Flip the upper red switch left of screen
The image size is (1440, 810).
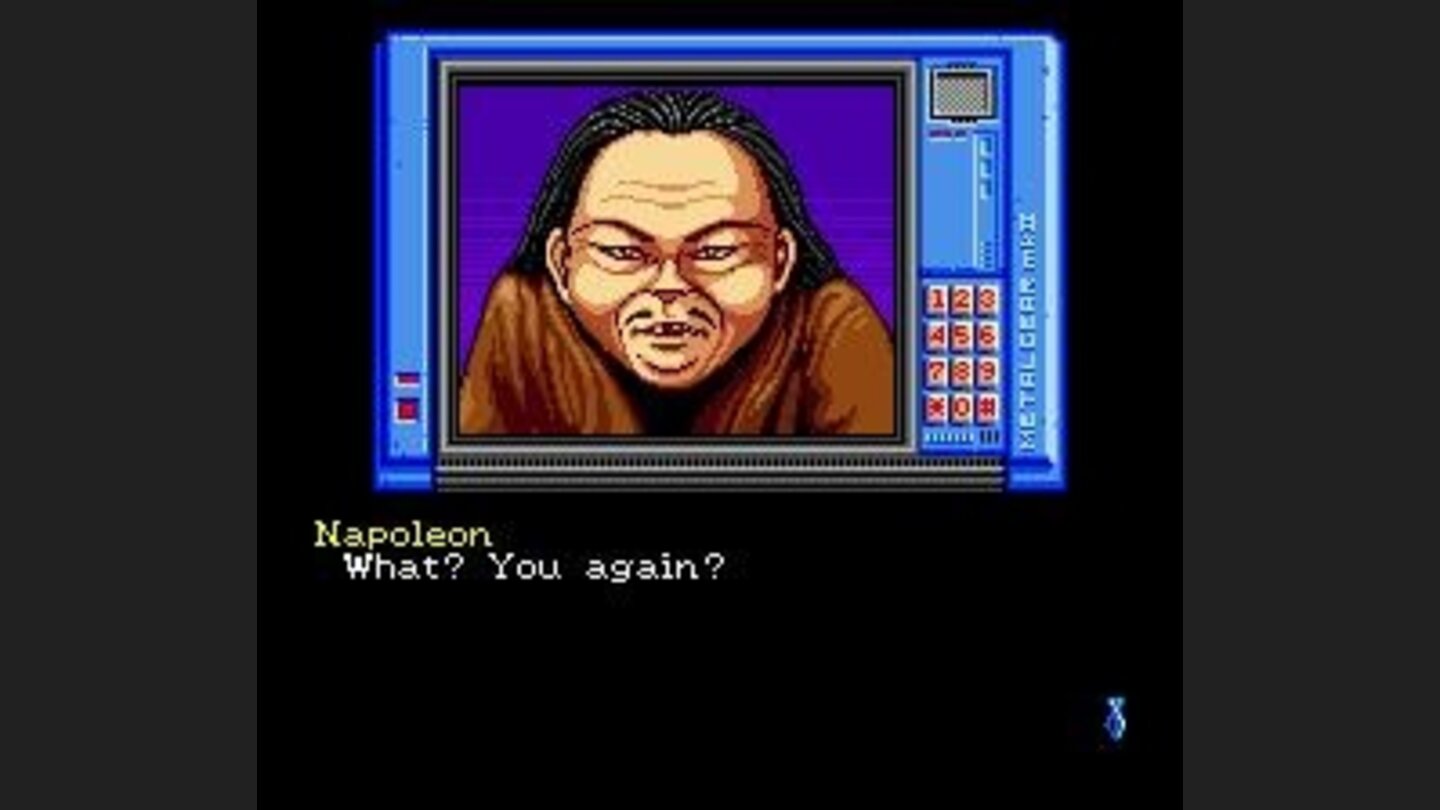[407, 379]
